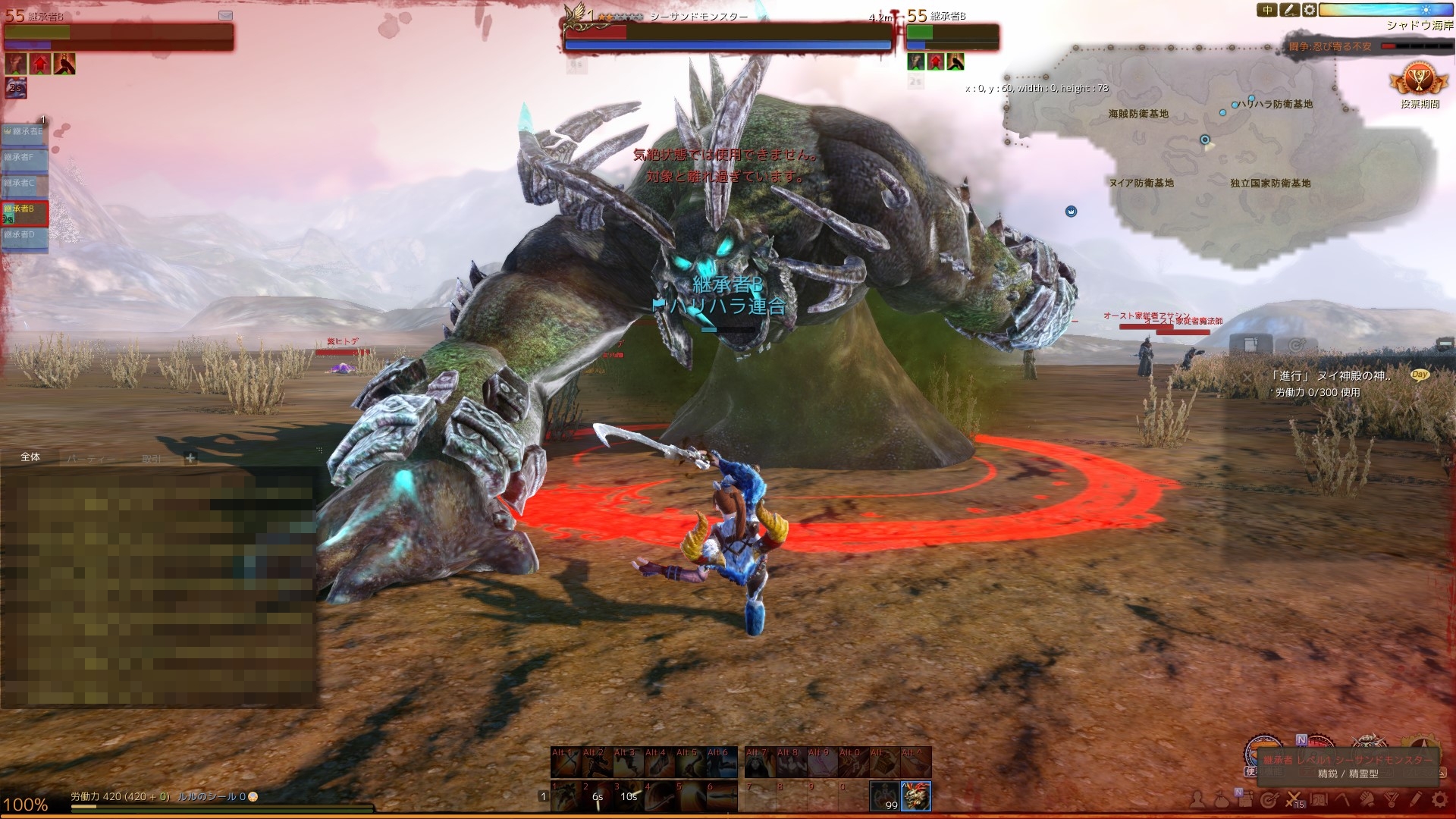Select the dragon mask item slot
Image resolution: width=1456 pixels, height=819 pixels.
click(x=916, y=795)
